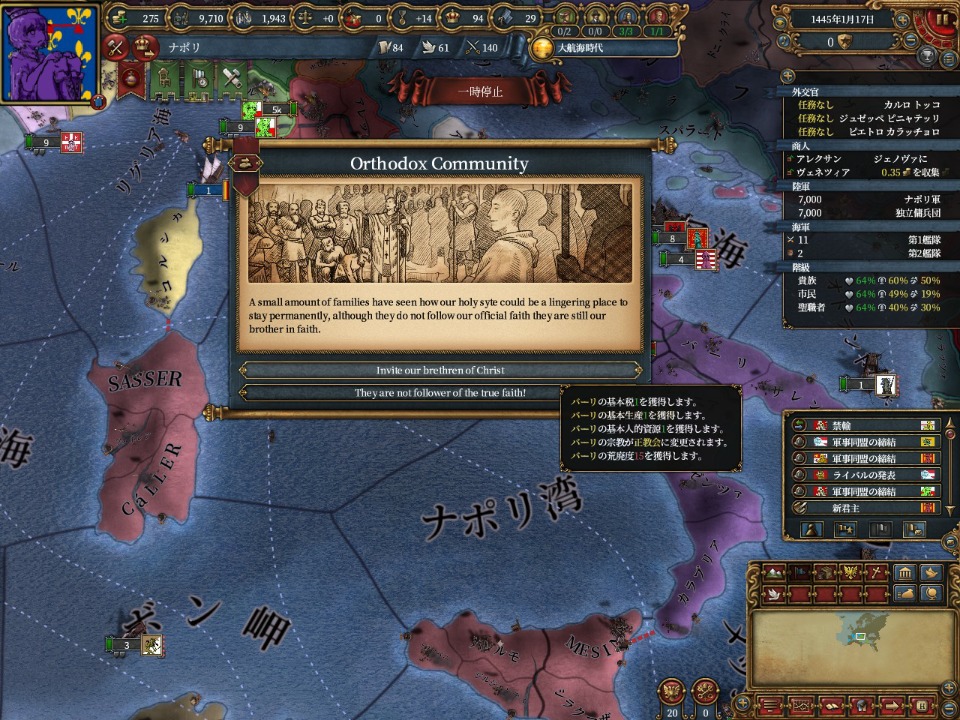Open the government building icon above the minimap
Screen dimensions: 960x720
coord(904,573)
